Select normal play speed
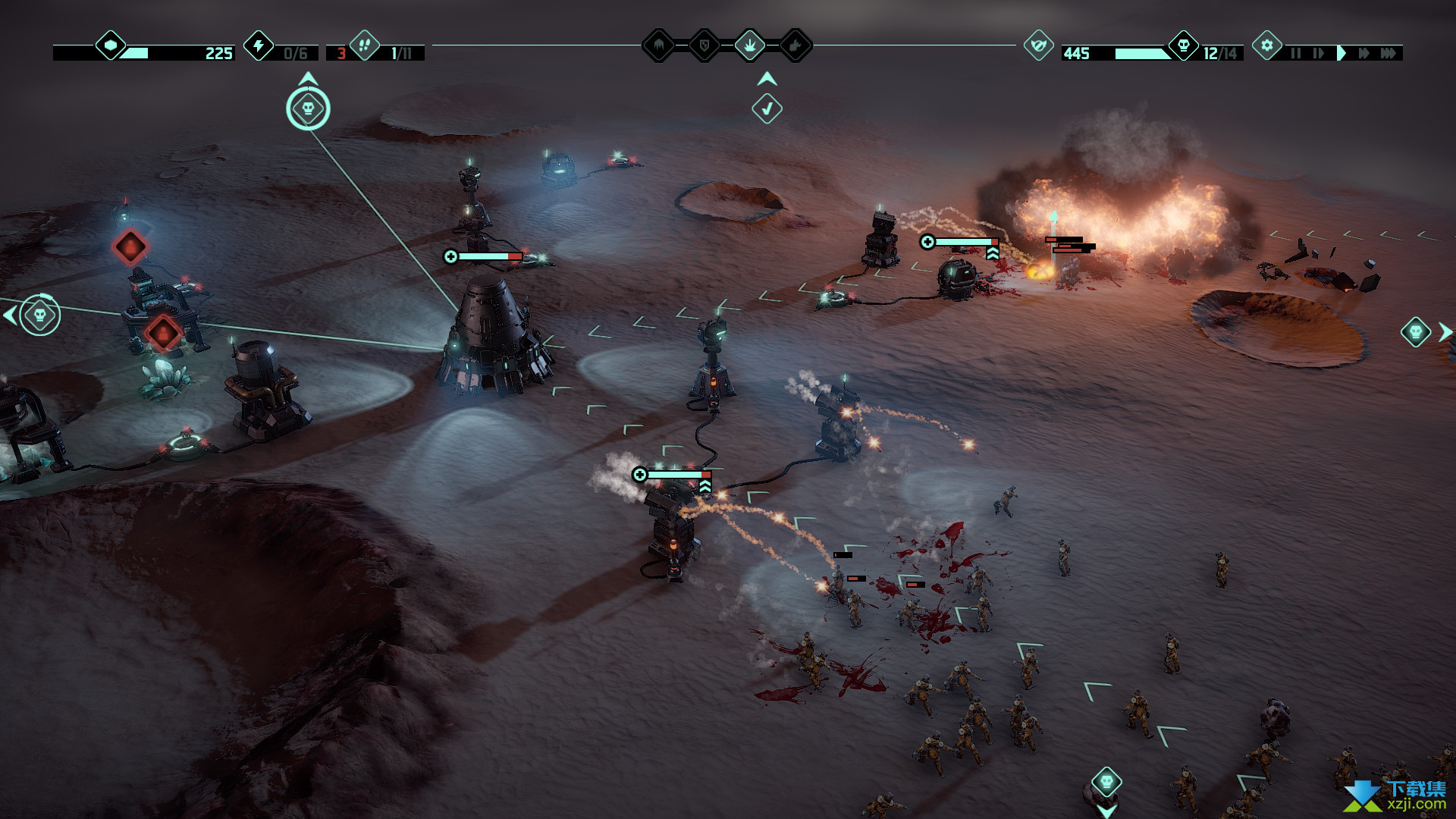Viewport: 1456px width, 819px height. click(x=1341, y=53)
